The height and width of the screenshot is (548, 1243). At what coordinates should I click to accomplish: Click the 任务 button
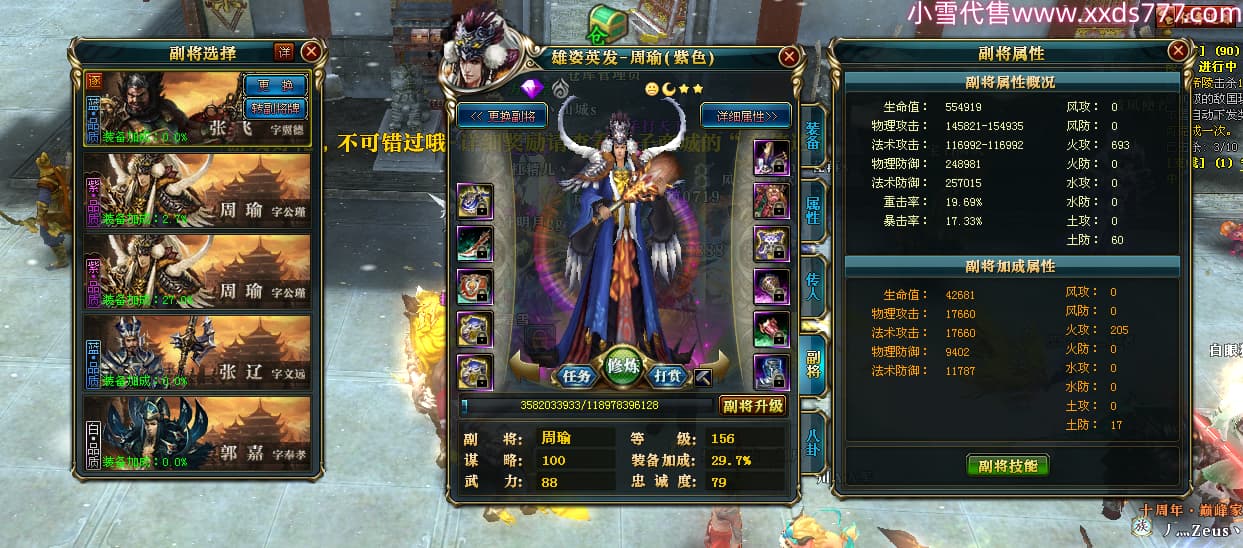coord(577,376)
